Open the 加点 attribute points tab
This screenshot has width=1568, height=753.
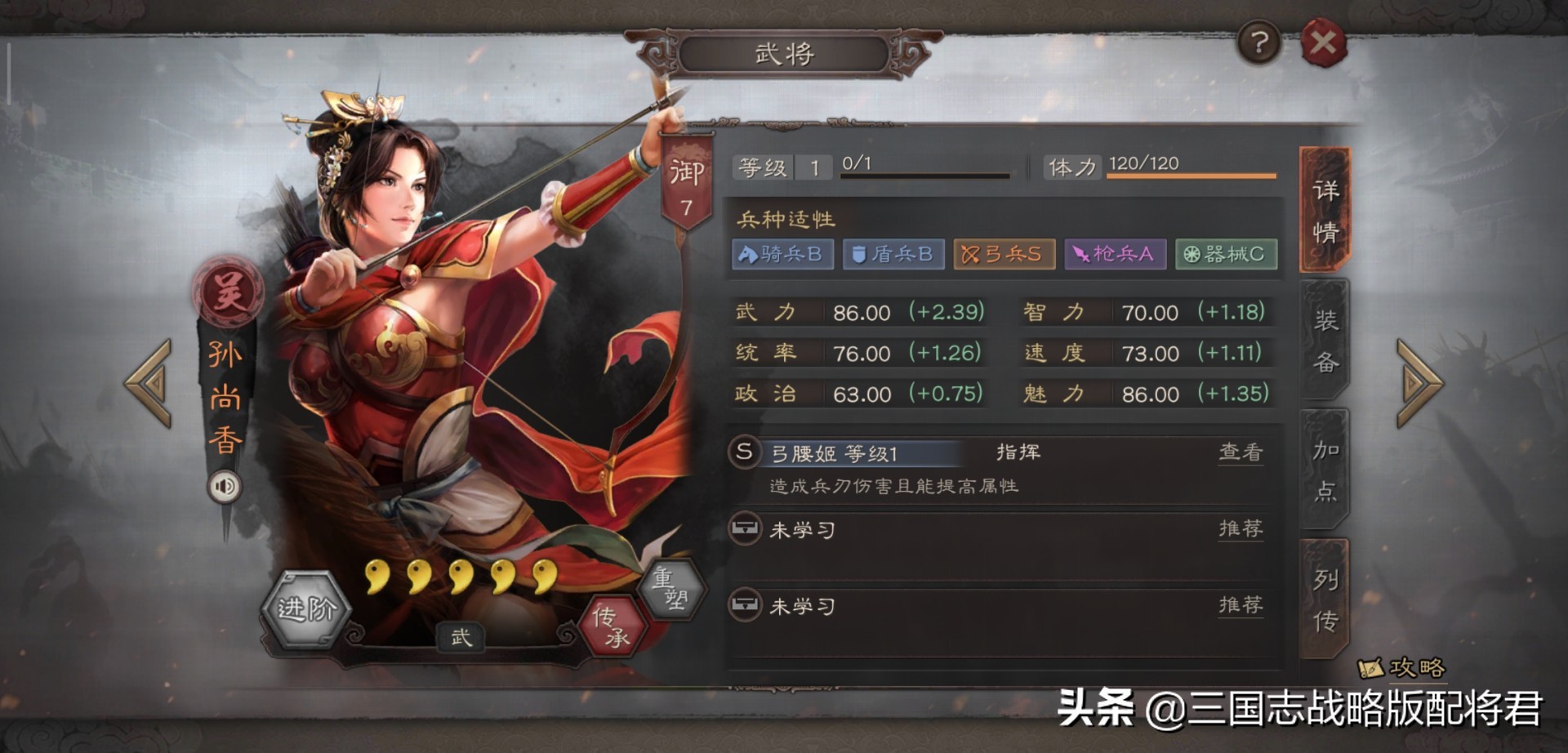1325,470
